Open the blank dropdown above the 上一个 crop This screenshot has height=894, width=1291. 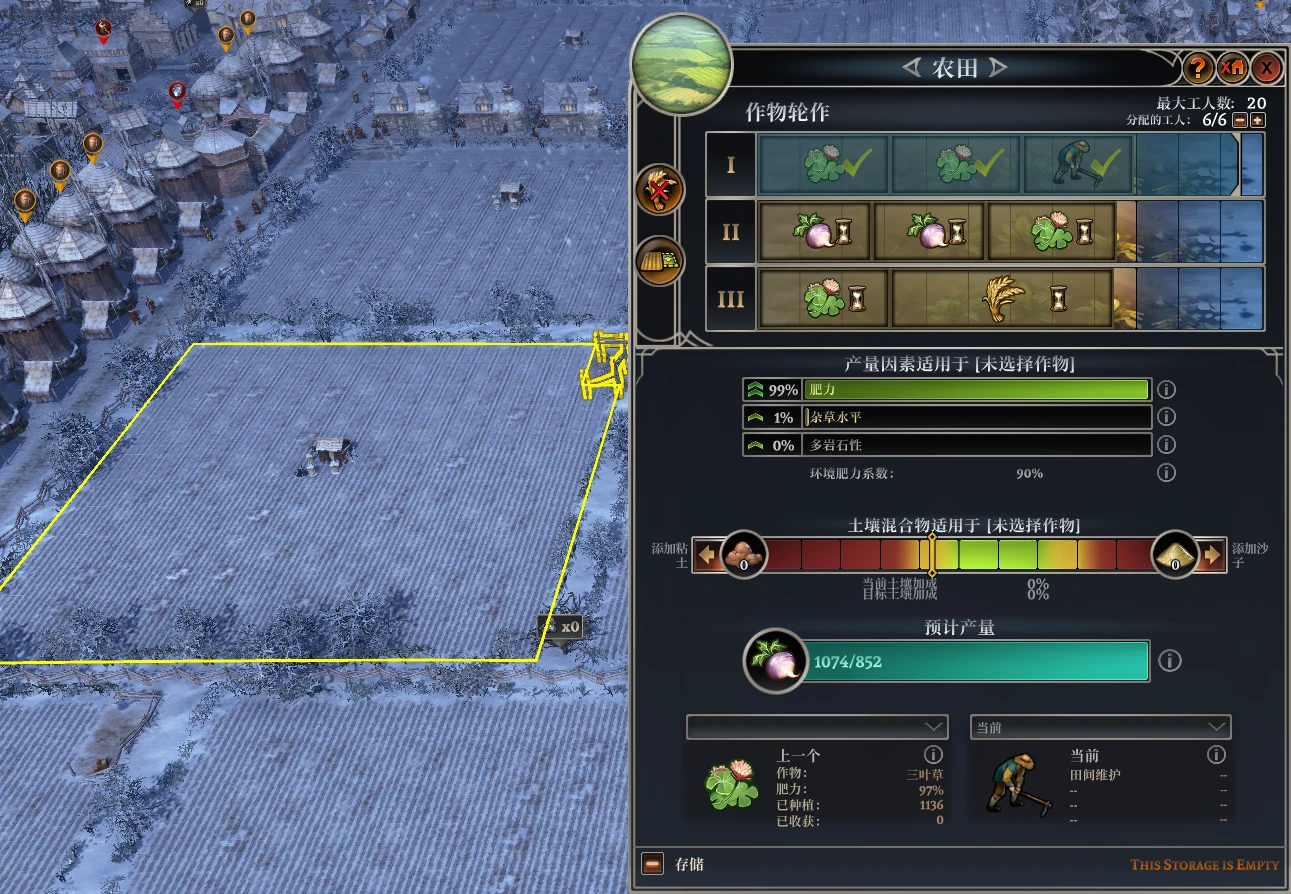(816, 727)
